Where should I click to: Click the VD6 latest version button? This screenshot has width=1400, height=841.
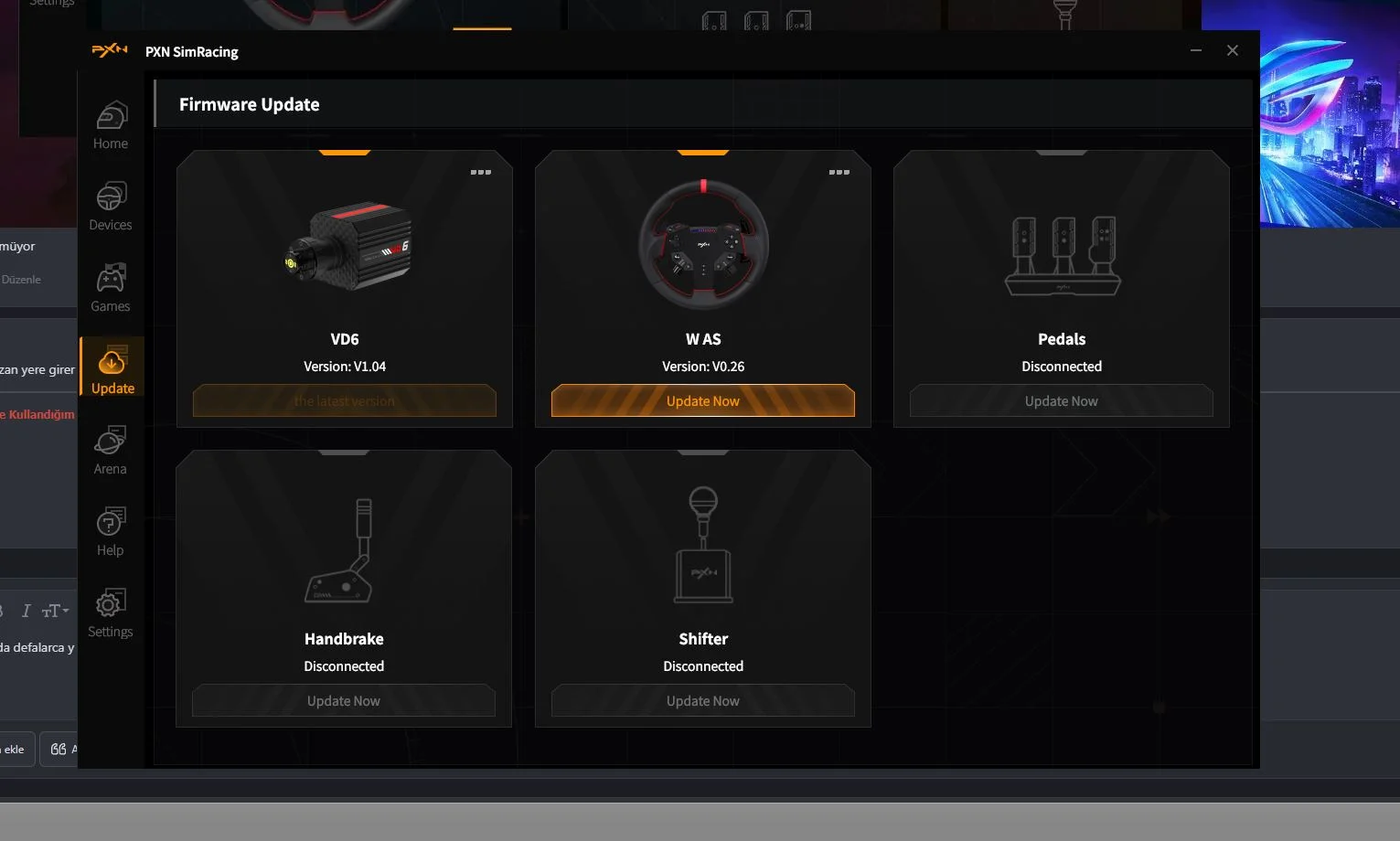point(345,401)
